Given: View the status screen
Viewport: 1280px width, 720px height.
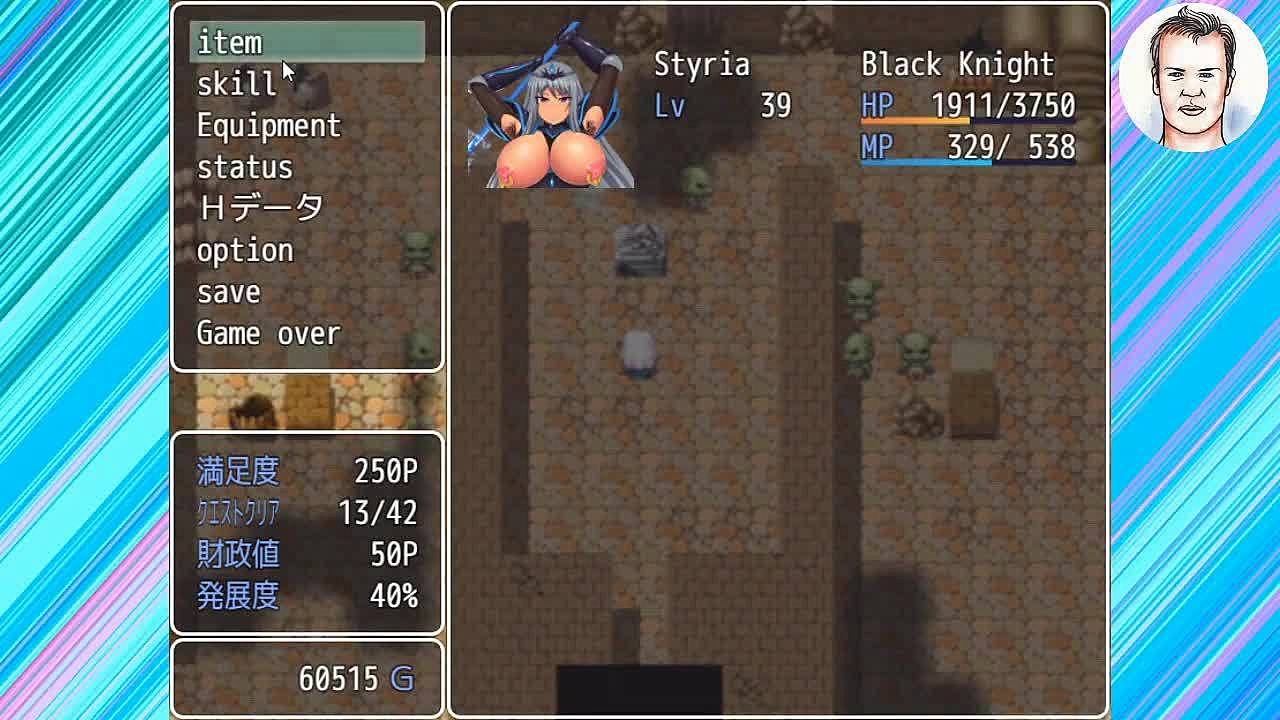Looking at the screenshot, I should (x=244, y=167).
